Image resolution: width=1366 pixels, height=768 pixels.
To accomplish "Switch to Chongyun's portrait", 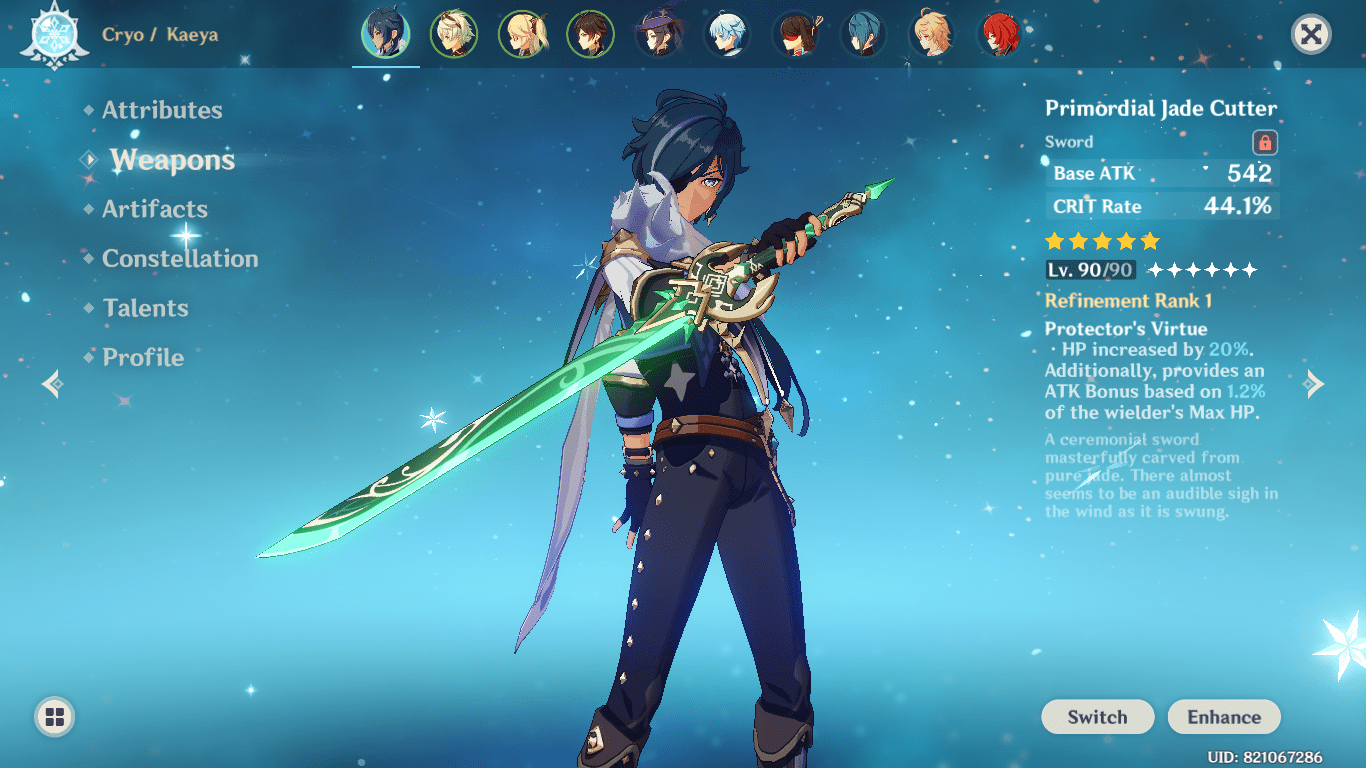I will [727, 35].
